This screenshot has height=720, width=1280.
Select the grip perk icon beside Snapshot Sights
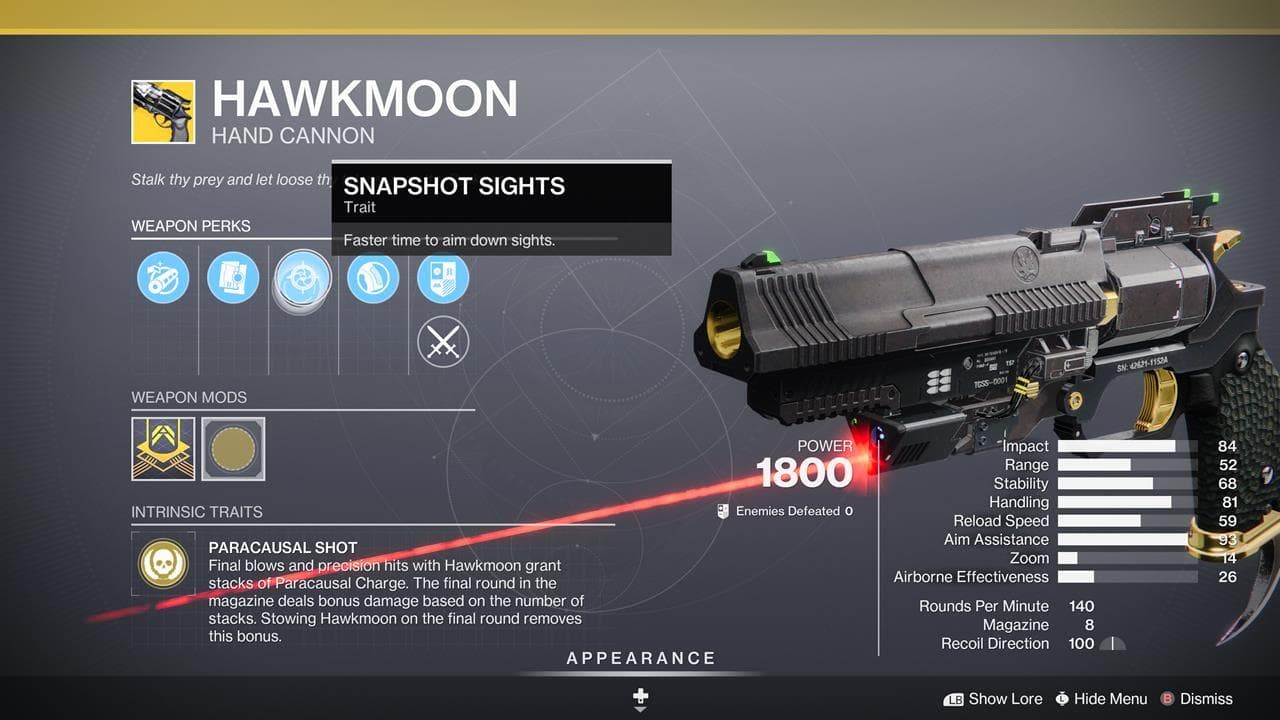(x=373, y=278)
